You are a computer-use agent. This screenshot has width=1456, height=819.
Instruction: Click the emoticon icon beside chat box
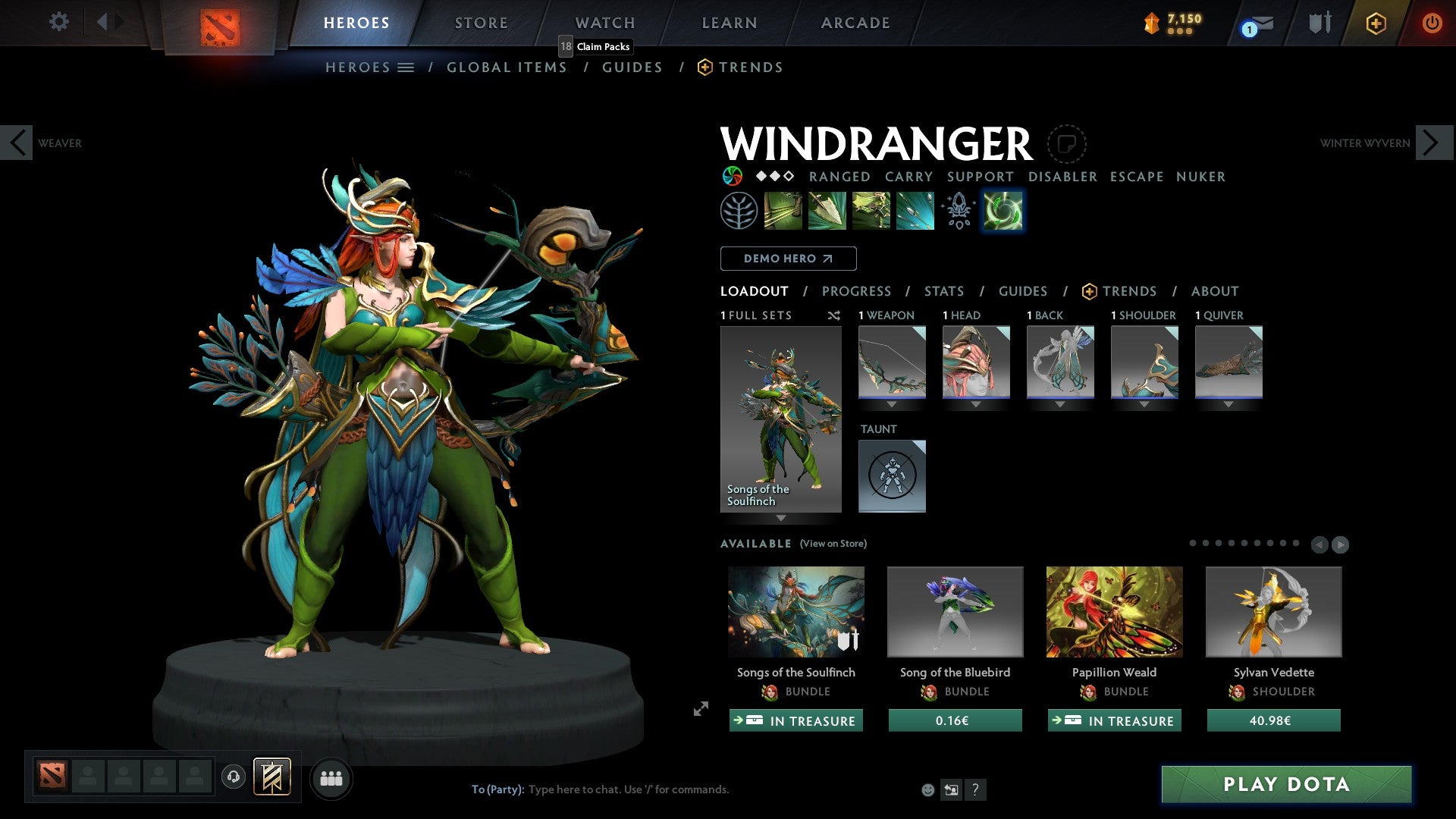(x=927, y=789)
